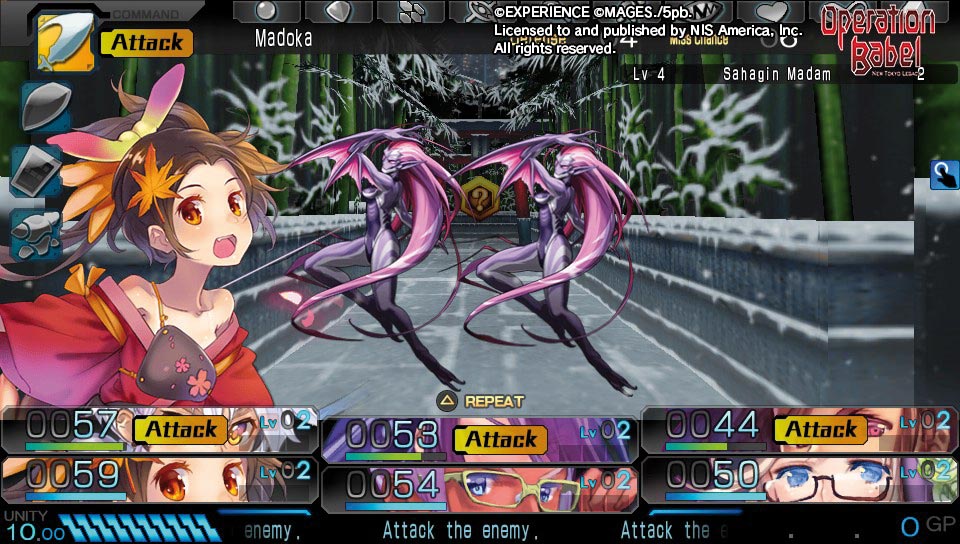960x544 pixels.
Task: Click the heart icon in top bar
Action: (x=771, y=11)
